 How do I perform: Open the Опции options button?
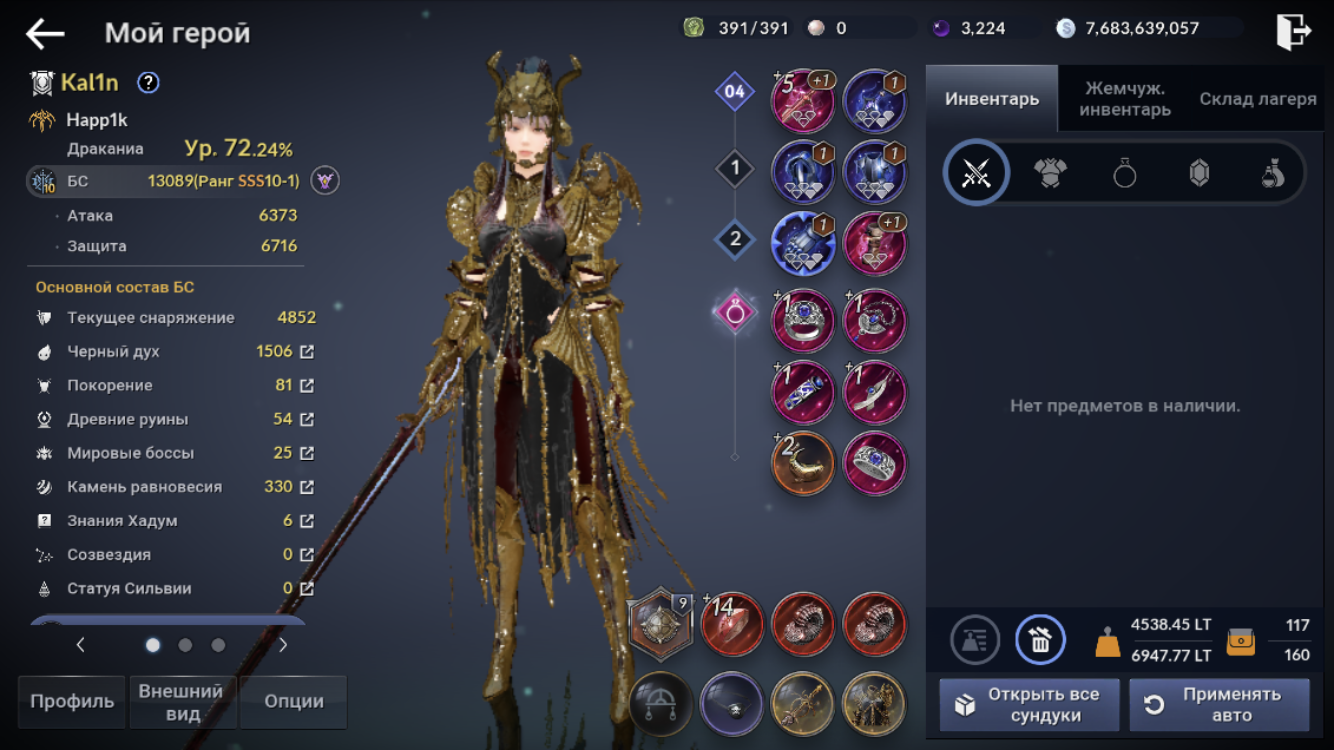pos(293,701)
